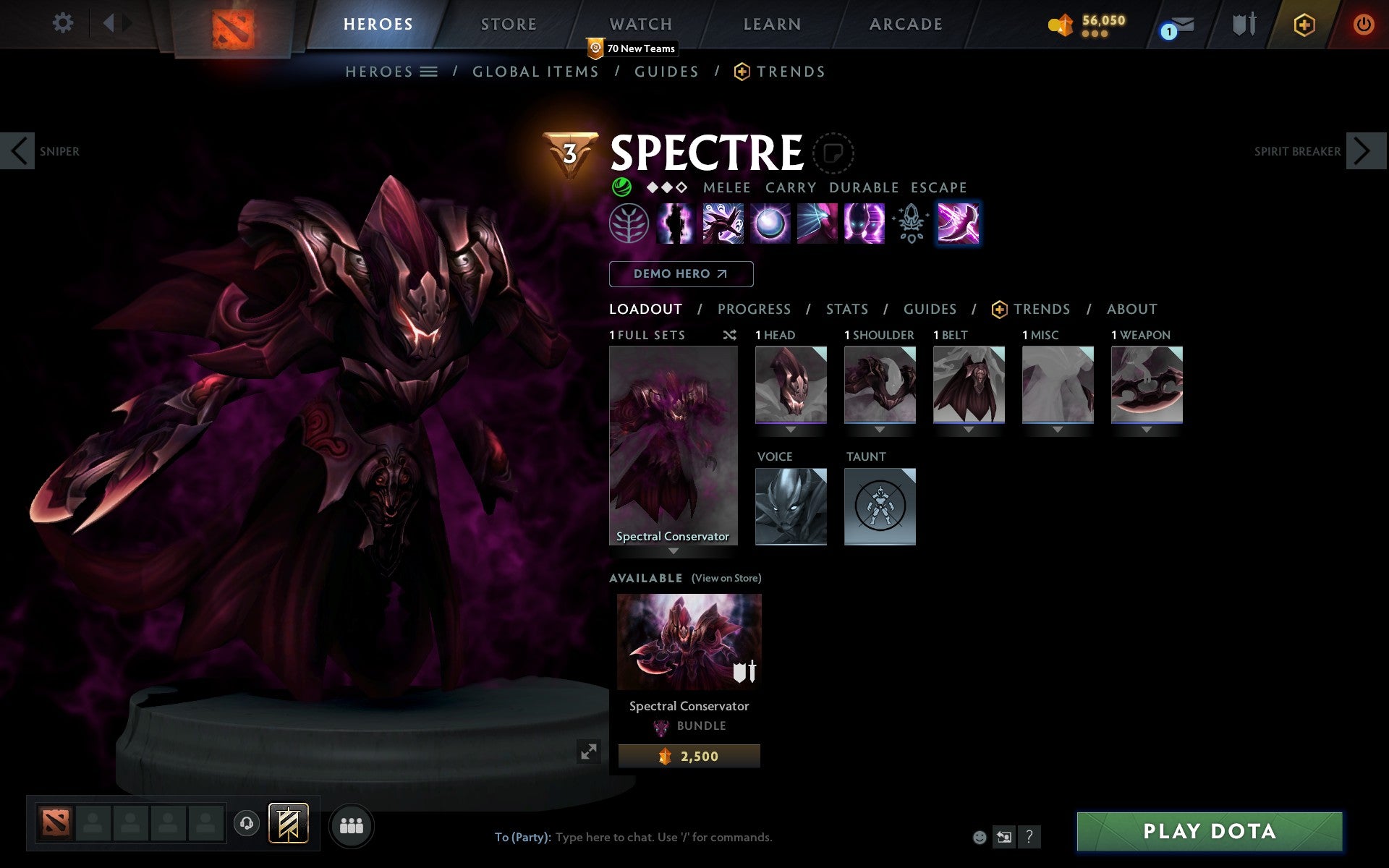This screenshot has height=868, width=1389.
Task: Switch to the Progress tab
Action: (754, 309)
